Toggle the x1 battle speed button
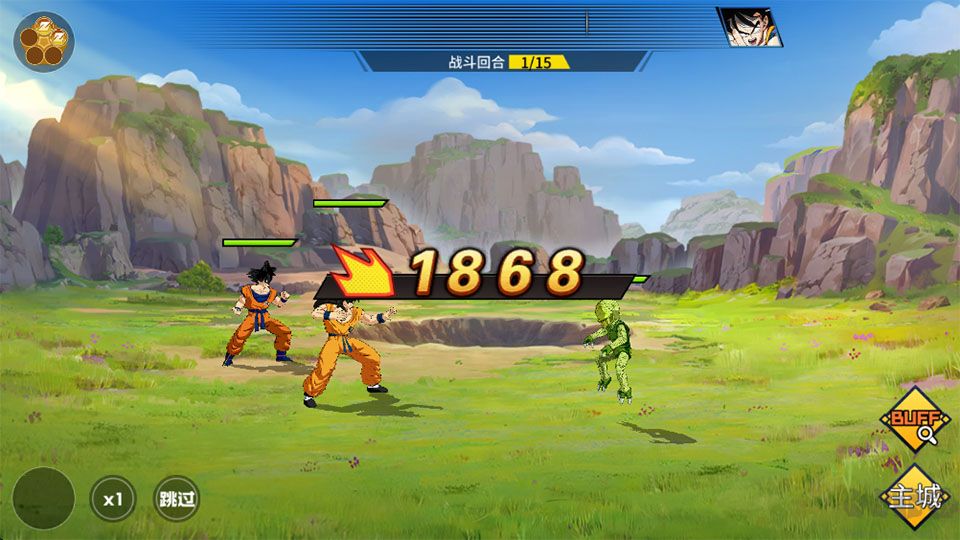Image resolution: width=960 pixels, height=540 pixels. [113, 498]
